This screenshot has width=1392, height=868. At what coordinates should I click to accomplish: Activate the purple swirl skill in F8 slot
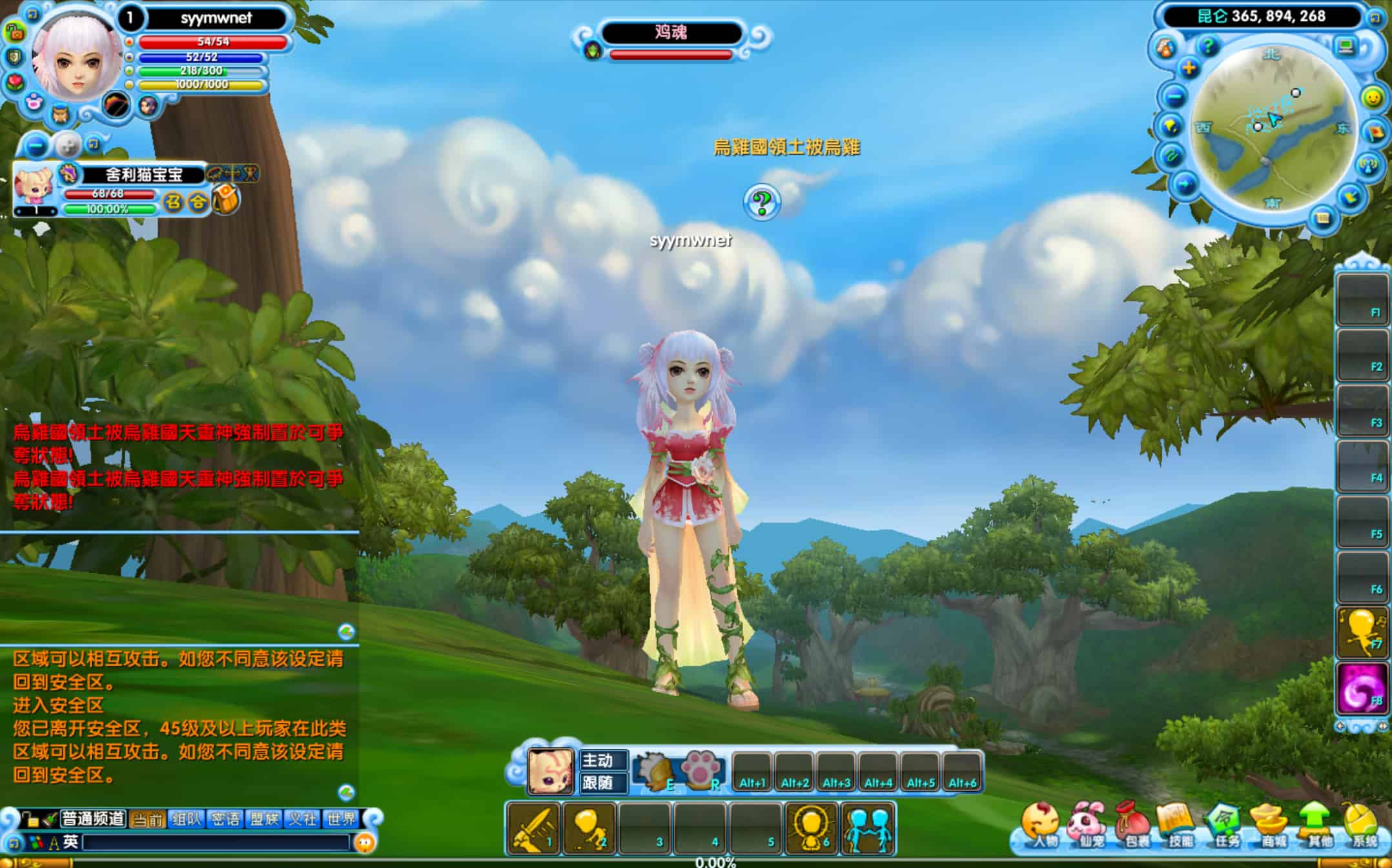click(1362, 689)
